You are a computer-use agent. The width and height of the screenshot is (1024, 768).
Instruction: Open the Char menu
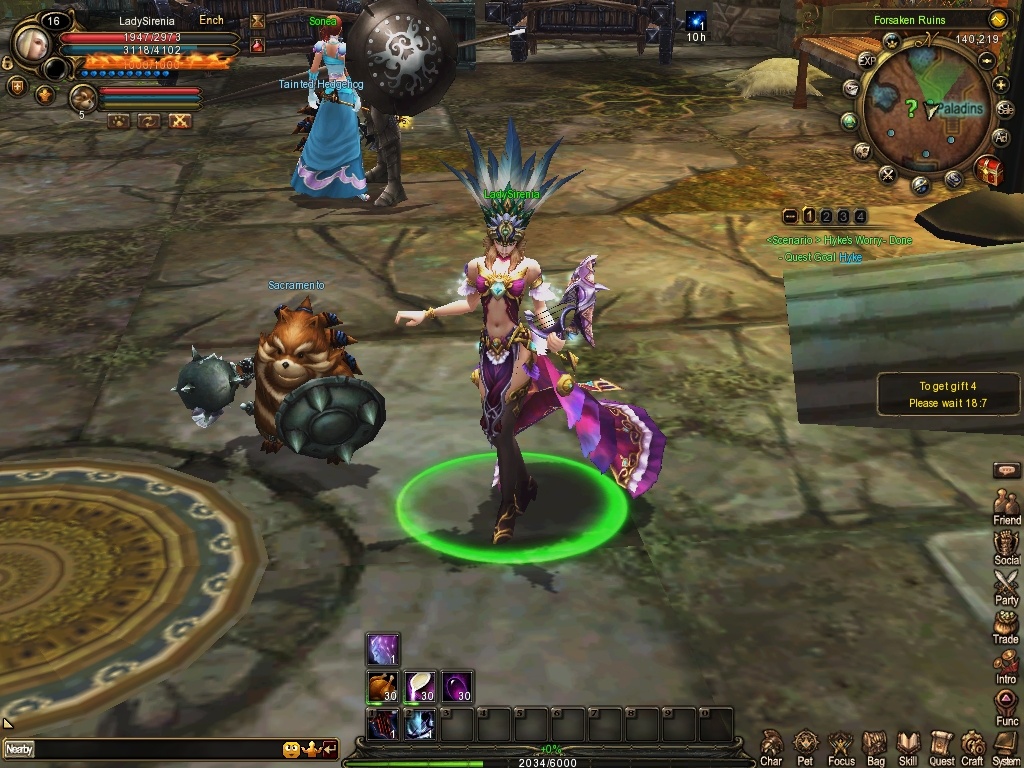(771, 743)
